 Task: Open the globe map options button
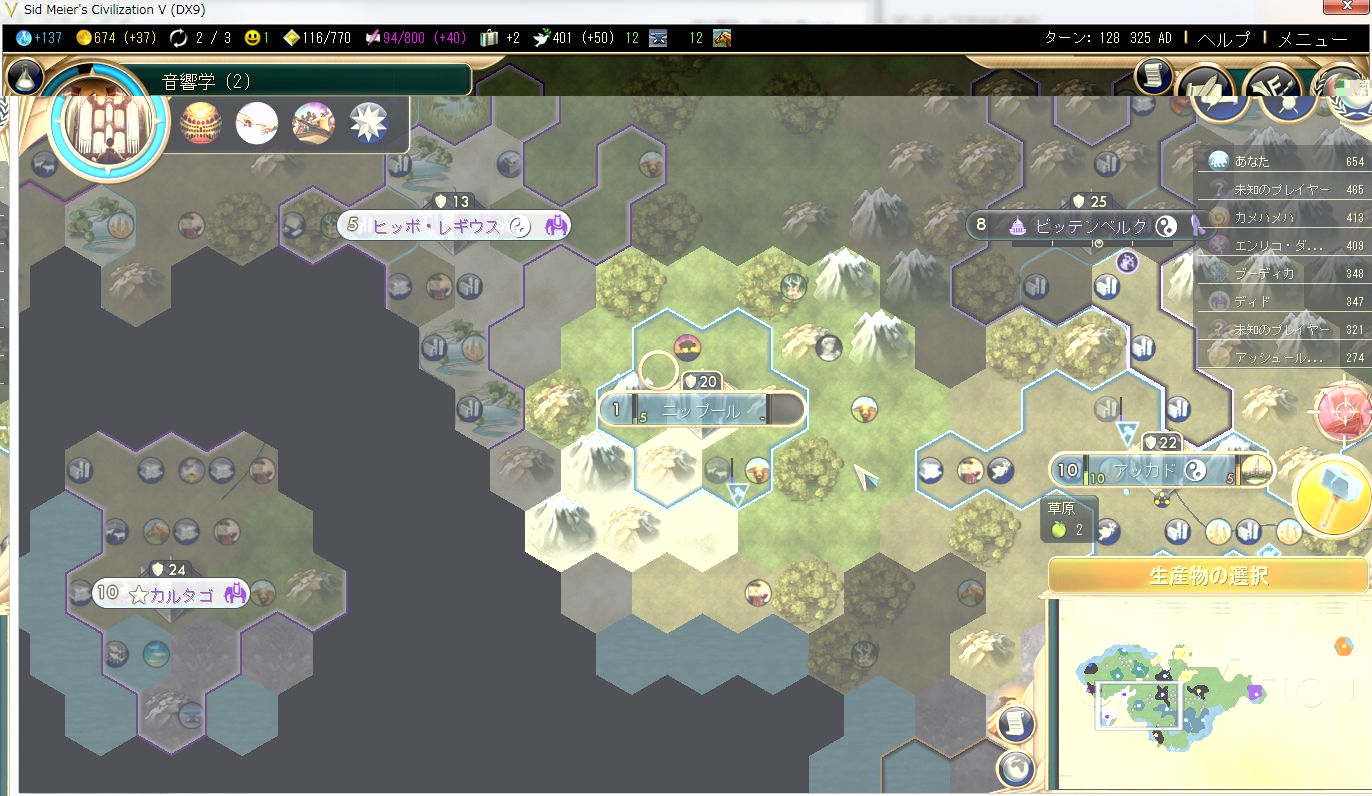pyautogui.click(x=1014, y=767)
